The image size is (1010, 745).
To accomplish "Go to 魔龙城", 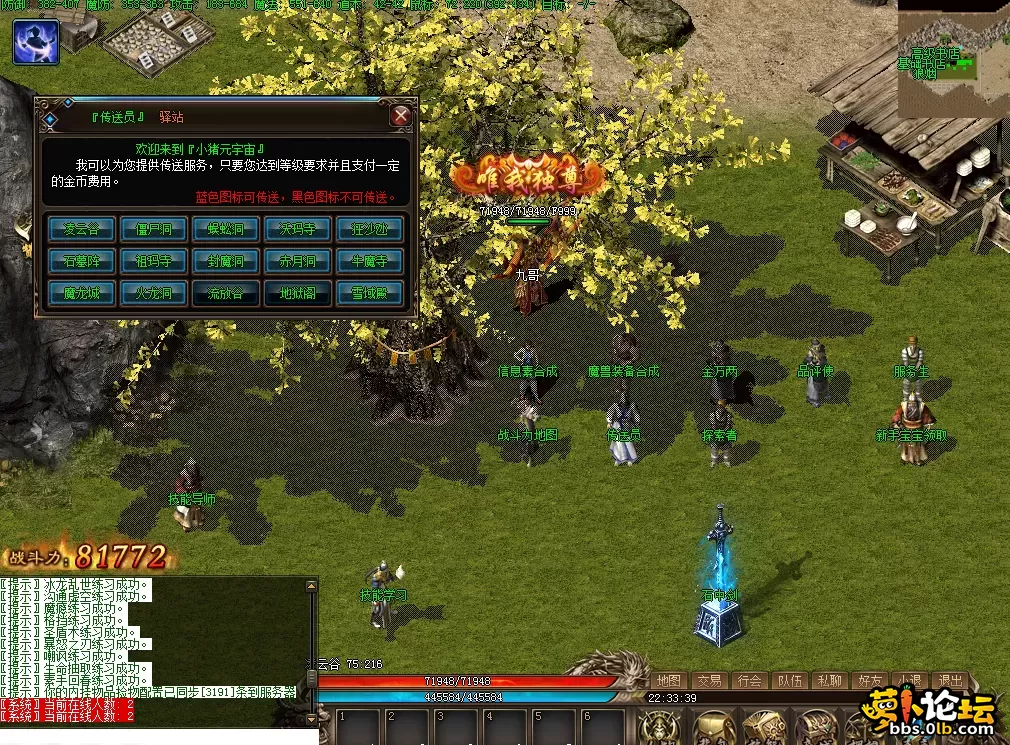I will [82, 293].
